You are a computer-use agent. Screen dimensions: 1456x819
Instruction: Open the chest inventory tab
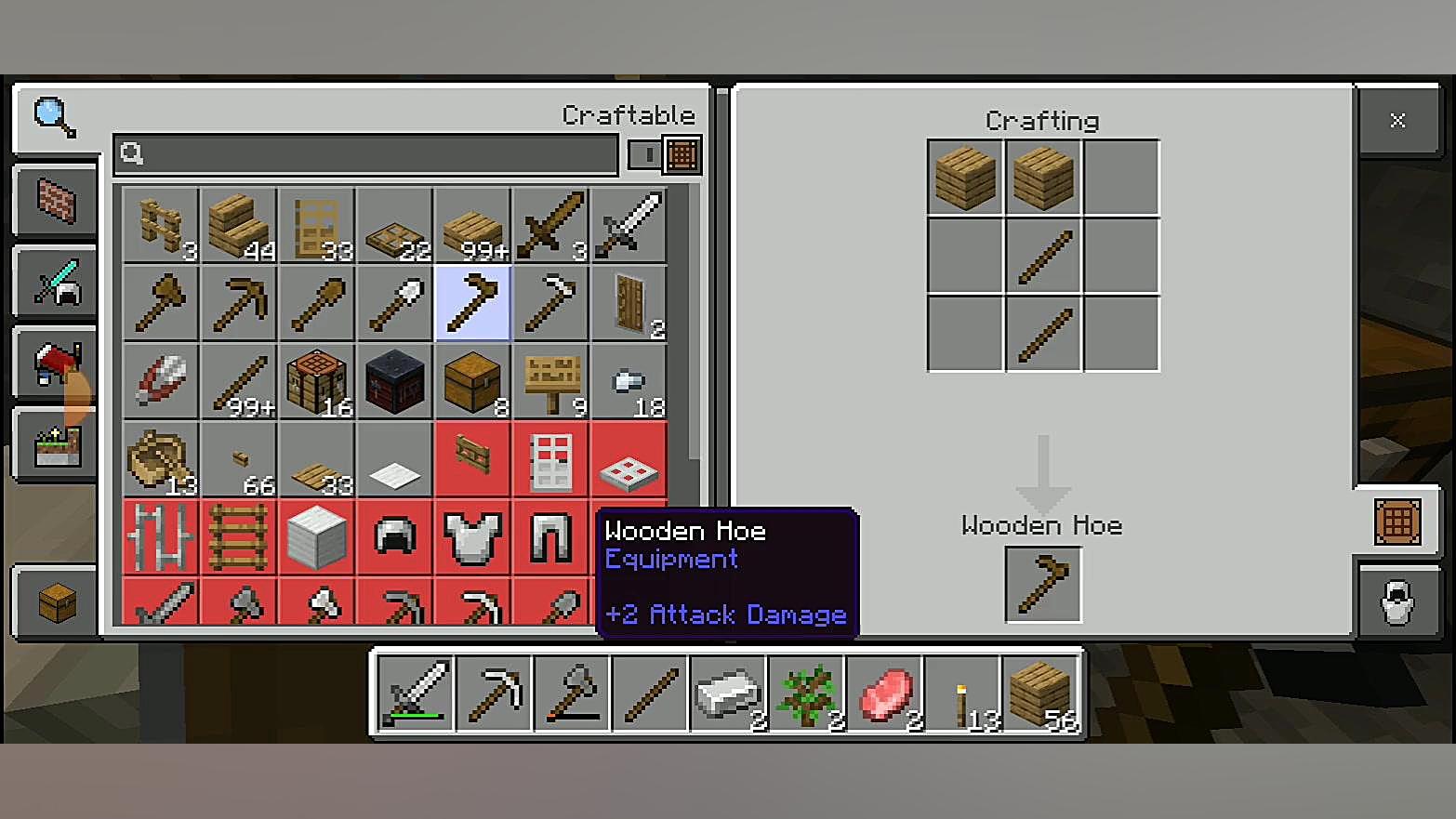56,603
